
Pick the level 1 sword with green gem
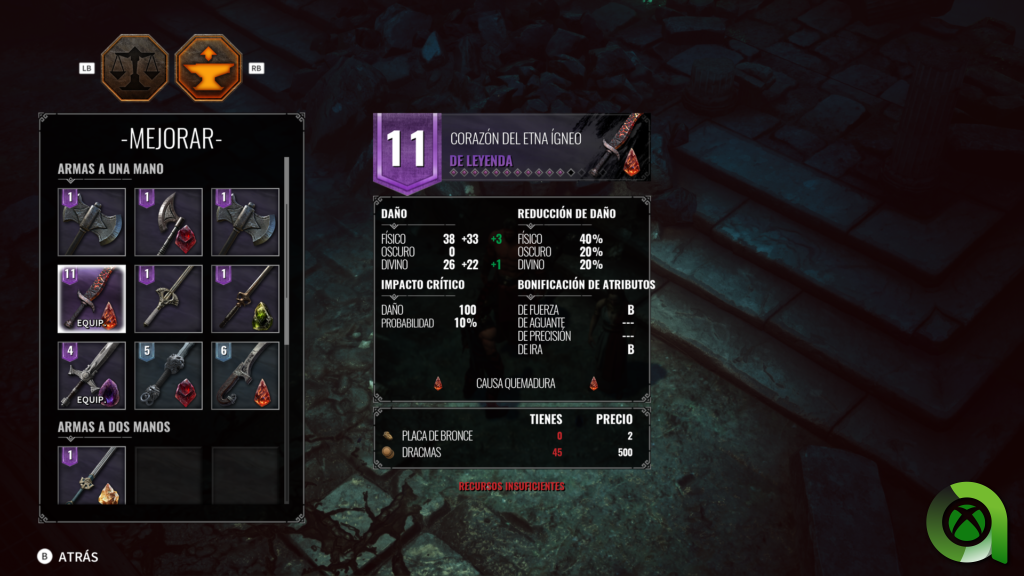tap(245, 298)
